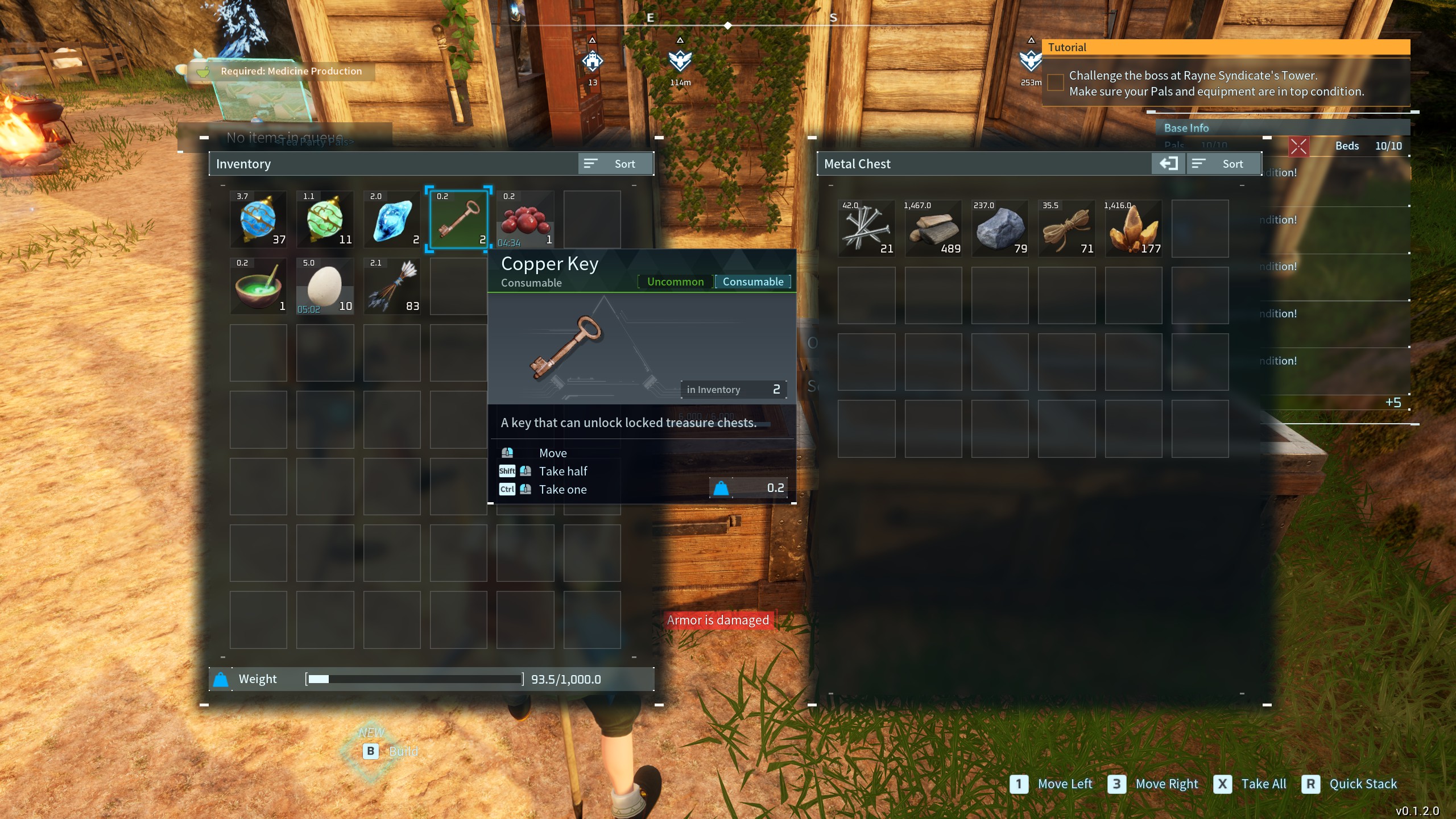Click the Quick Stack button

[x=1350, y=784]
